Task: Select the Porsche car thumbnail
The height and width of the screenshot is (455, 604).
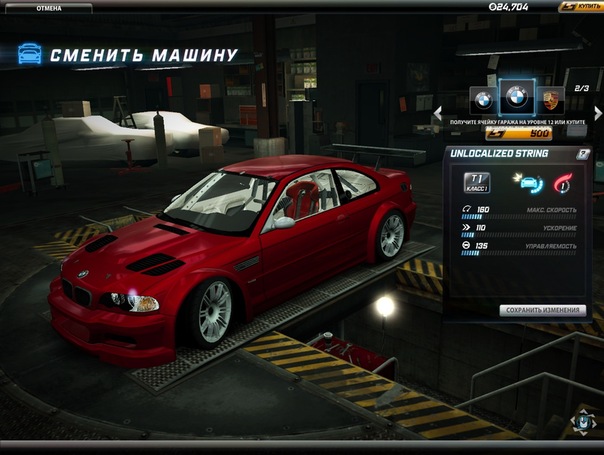Action: pos(550,99)
